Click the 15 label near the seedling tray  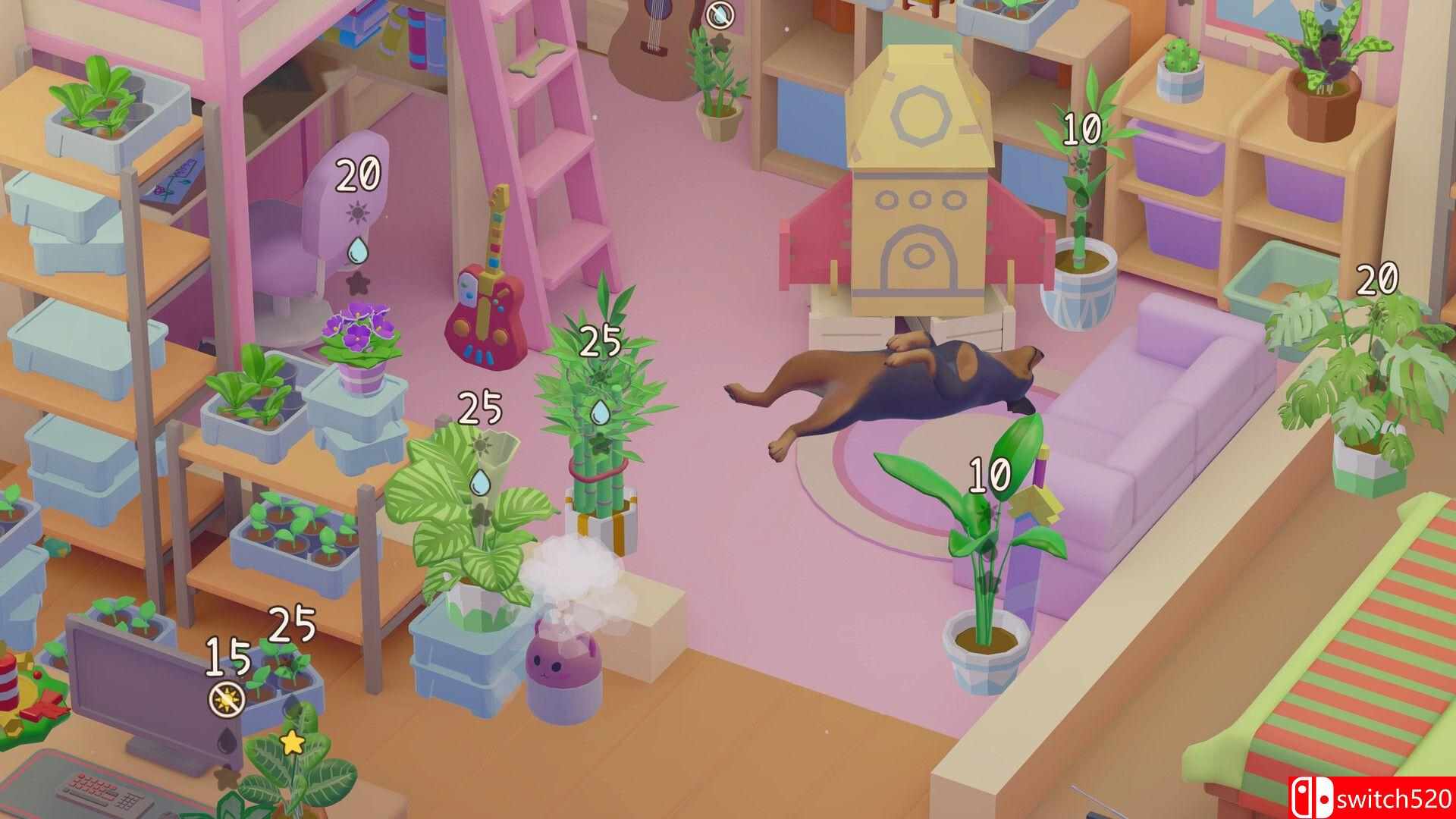[227, 657]
